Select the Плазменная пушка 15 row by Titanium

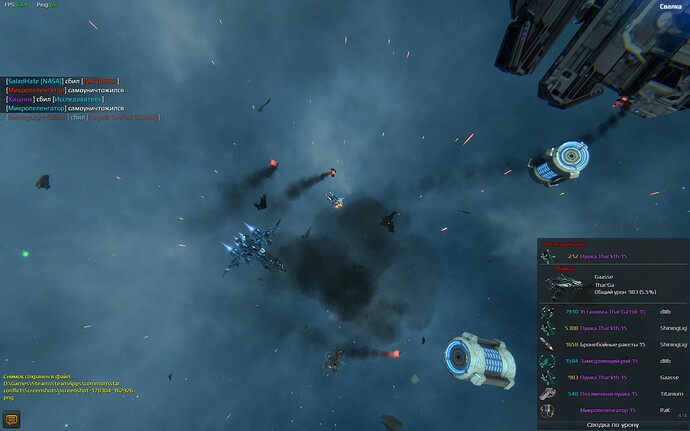[613, 393]
